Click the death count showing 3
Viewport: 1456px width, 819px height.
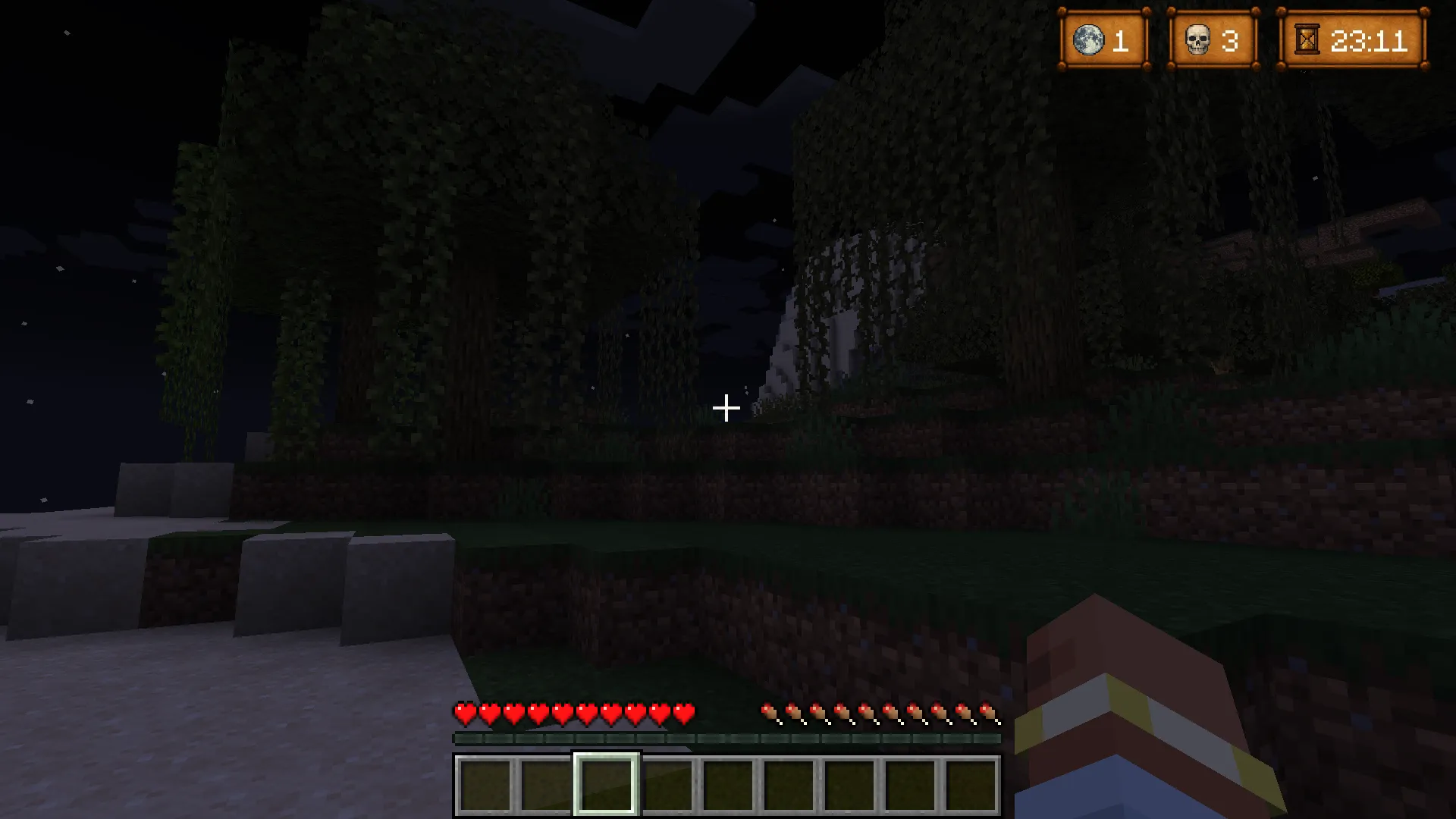point(1231,42)
